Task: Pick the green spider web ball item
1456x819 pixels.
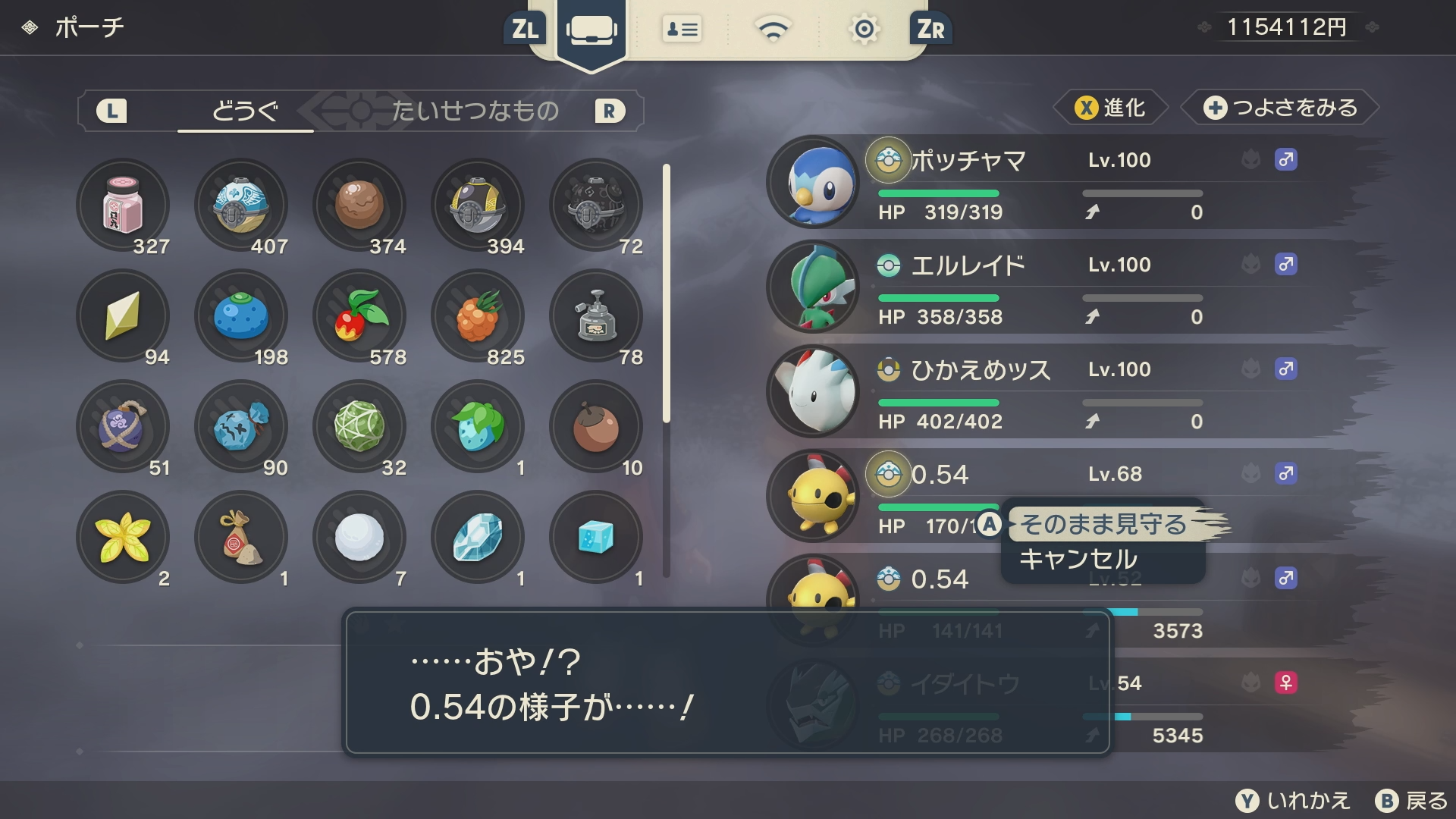Action: click(359, 426)
